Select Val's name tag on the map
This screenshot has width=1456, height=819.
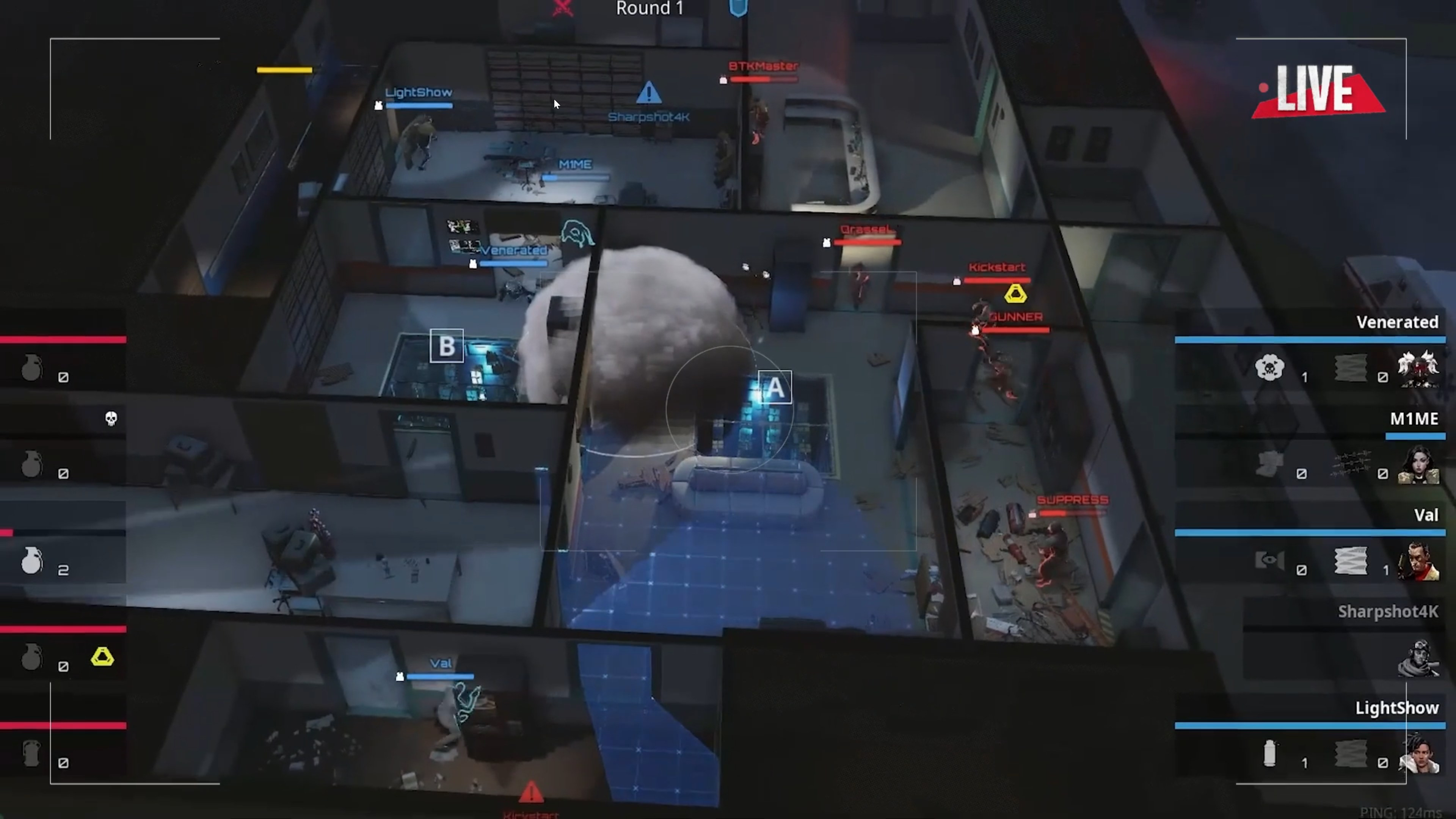coord(440,664)
